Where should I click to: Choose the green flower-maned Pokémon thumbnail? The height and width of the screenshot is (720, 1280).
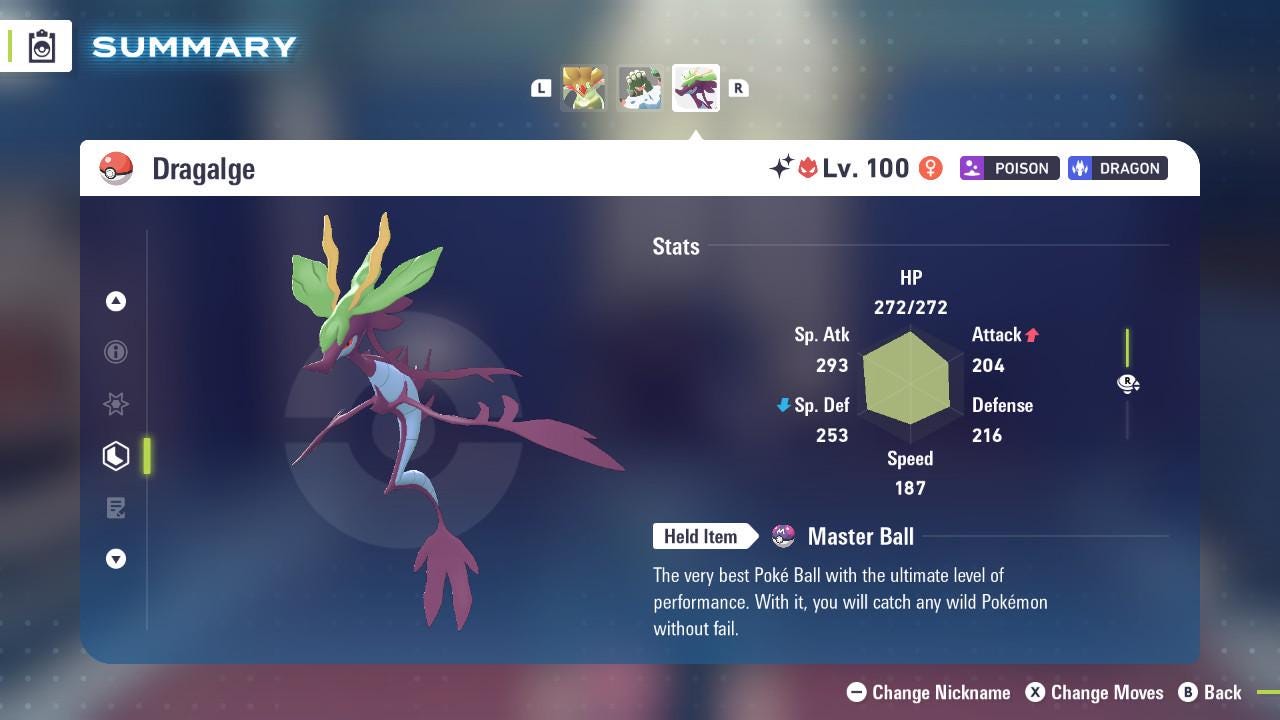click(x=639, y=88)
